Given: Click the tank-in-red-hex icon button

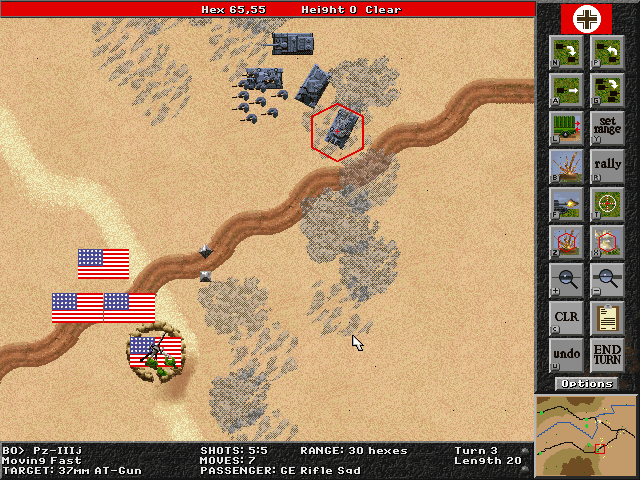Looking at the screenshot, I should coord(606,241).
